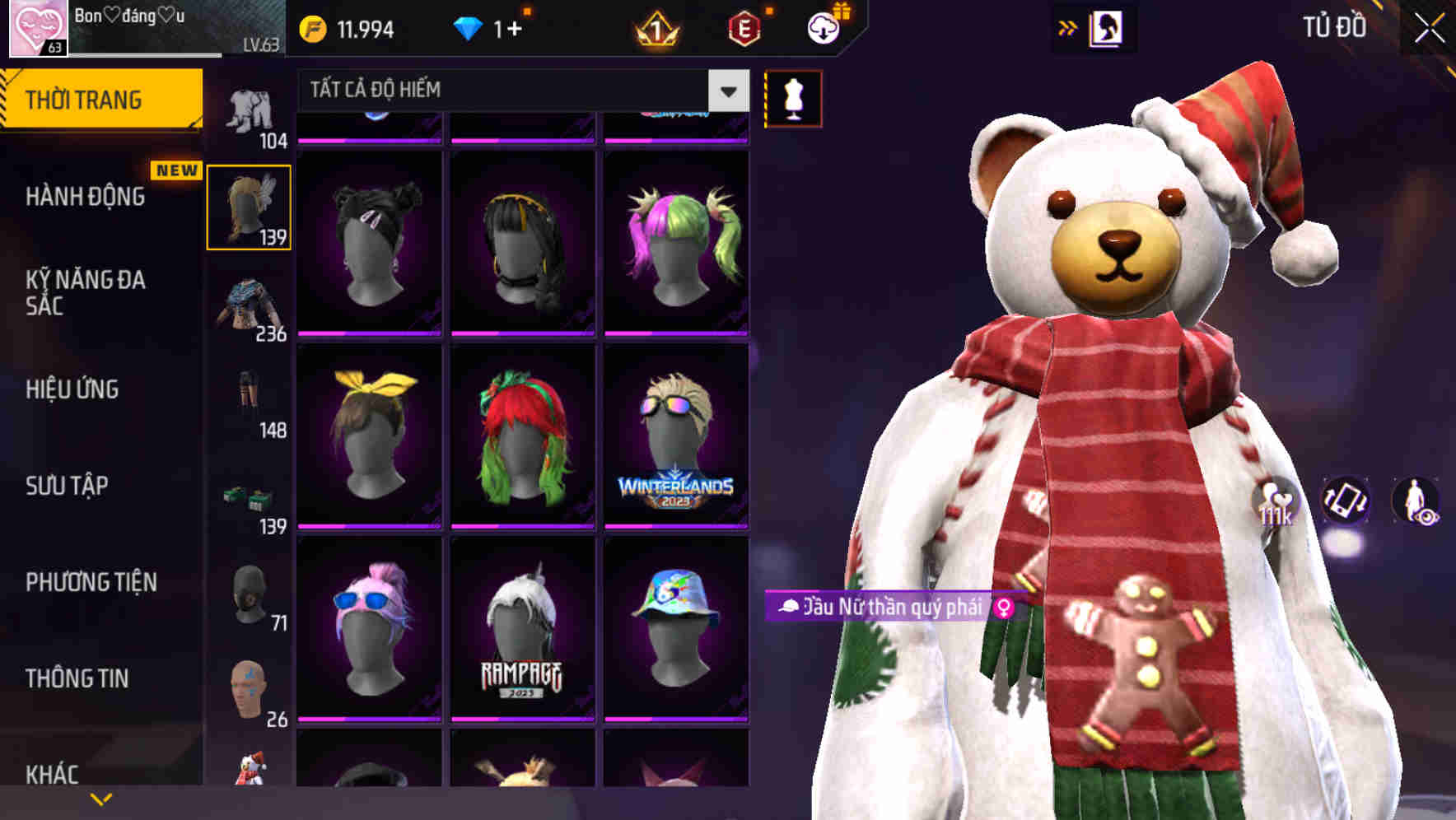Select the head tattoo category with 26 items

(x=250, y=692)
